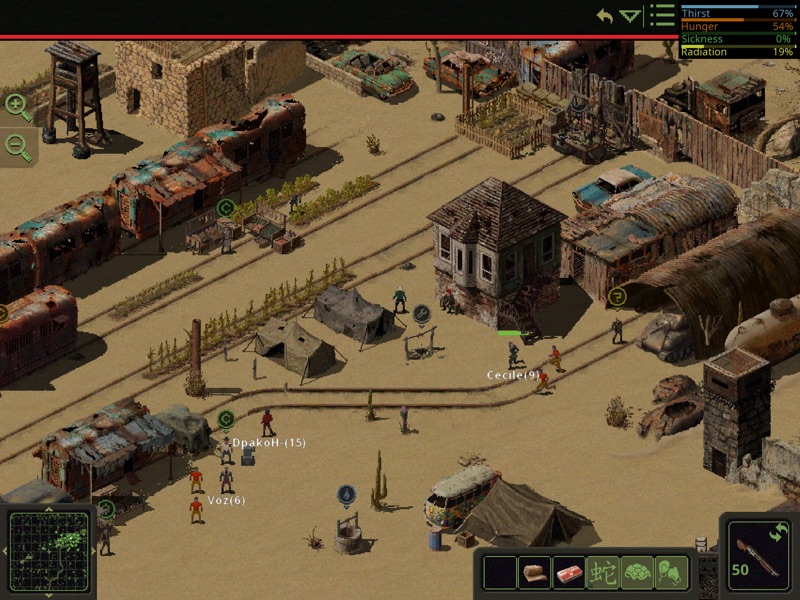The height and width of the screenshot is (600, 800).
Task: Use the raw meat hotbar item
Action: [569, 572]
